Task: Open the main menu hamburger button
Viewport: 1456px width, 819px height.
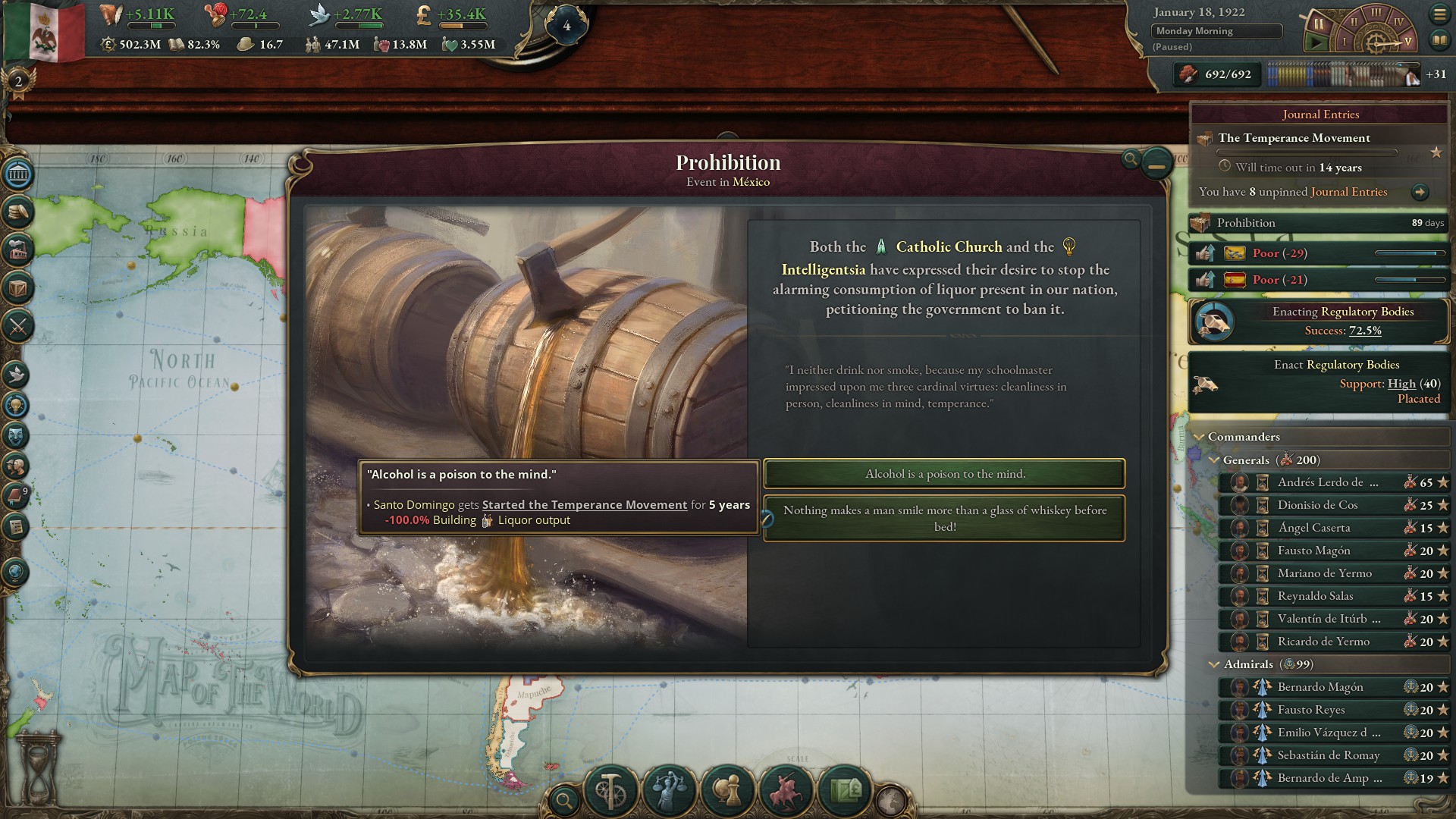Action: (1439, 14)
